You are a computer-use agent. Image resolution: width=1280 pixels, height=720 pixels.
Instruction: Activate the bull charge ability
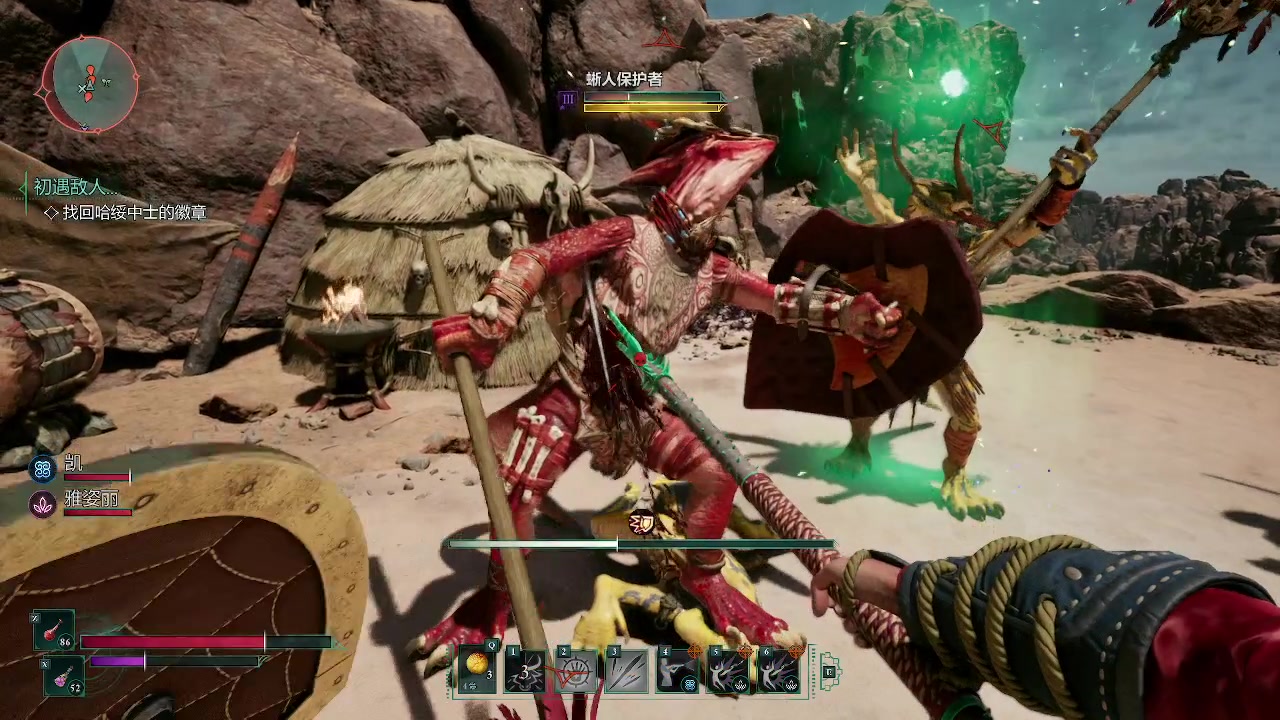click(526, 669)
